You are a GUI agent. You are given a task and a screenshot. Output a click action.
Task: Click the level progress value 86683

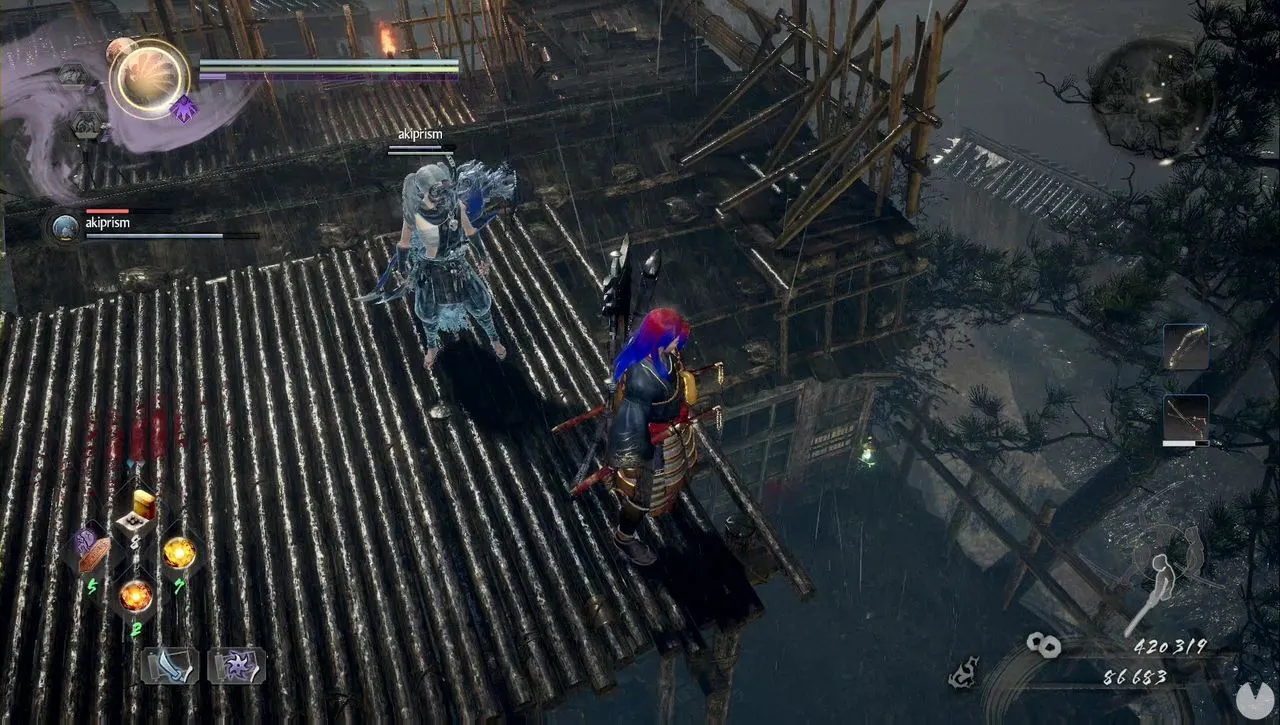1135,676
